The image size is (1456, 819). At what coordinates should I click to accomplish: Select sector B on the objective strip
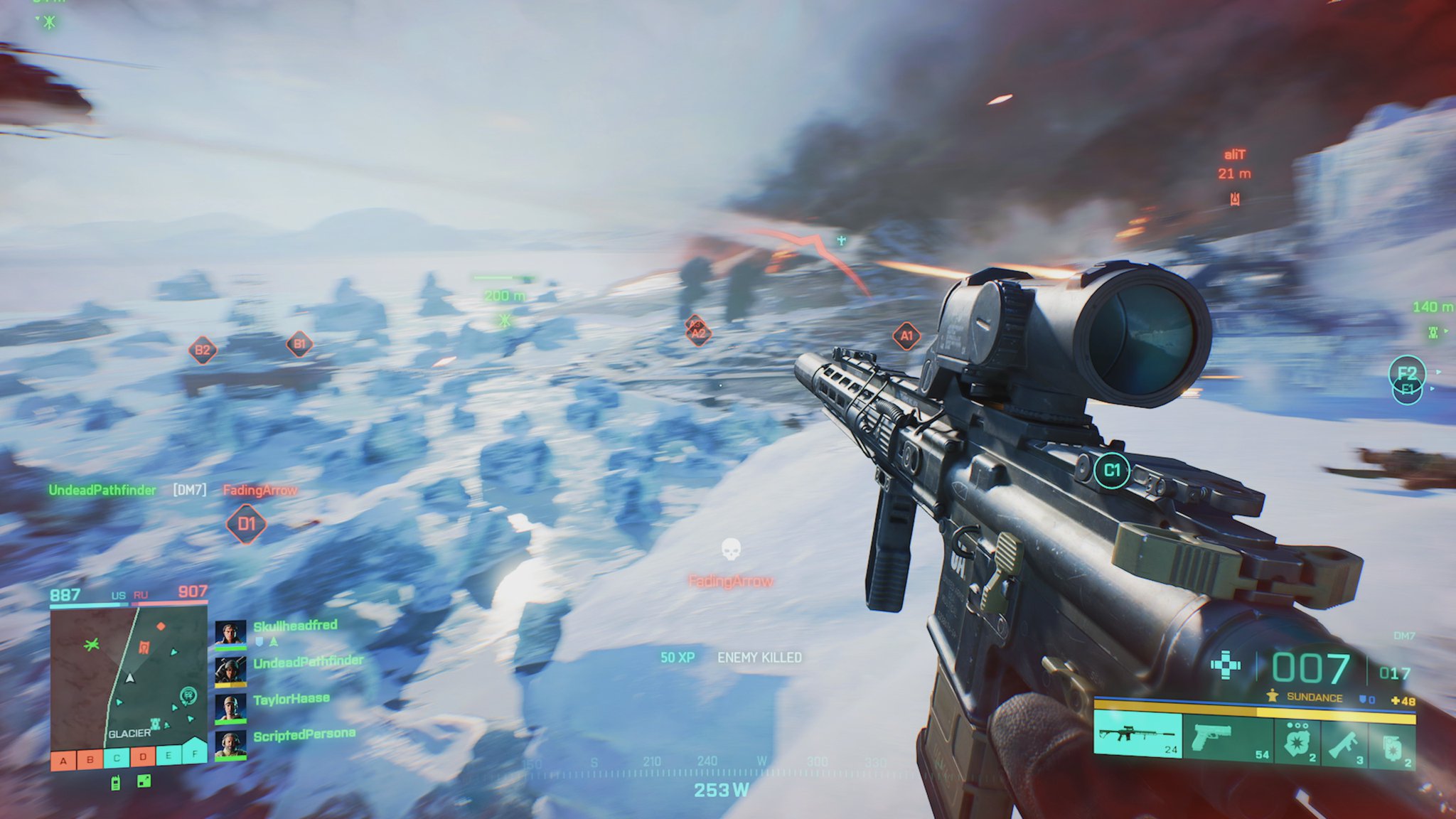tap(90, 759)
